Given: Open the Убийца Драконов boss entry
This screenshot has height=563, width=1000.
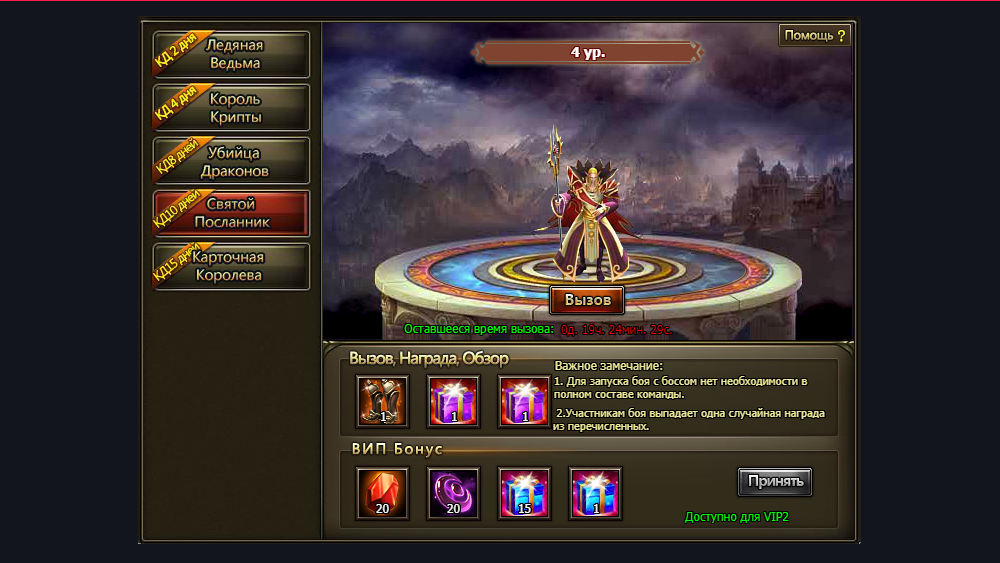Looking at the screenshot, I should tap(232, 161).
